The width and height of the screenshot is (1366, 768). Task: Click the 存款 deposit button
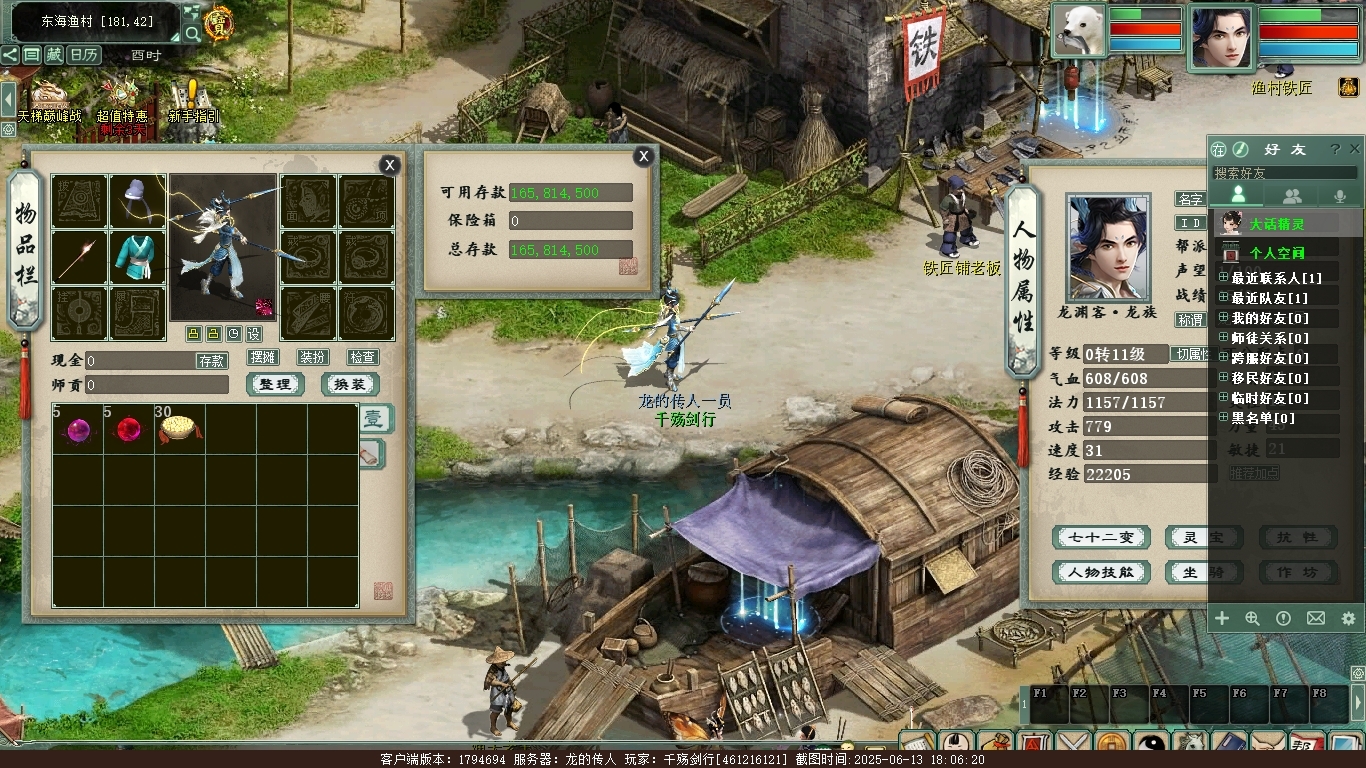coord(211,360)
